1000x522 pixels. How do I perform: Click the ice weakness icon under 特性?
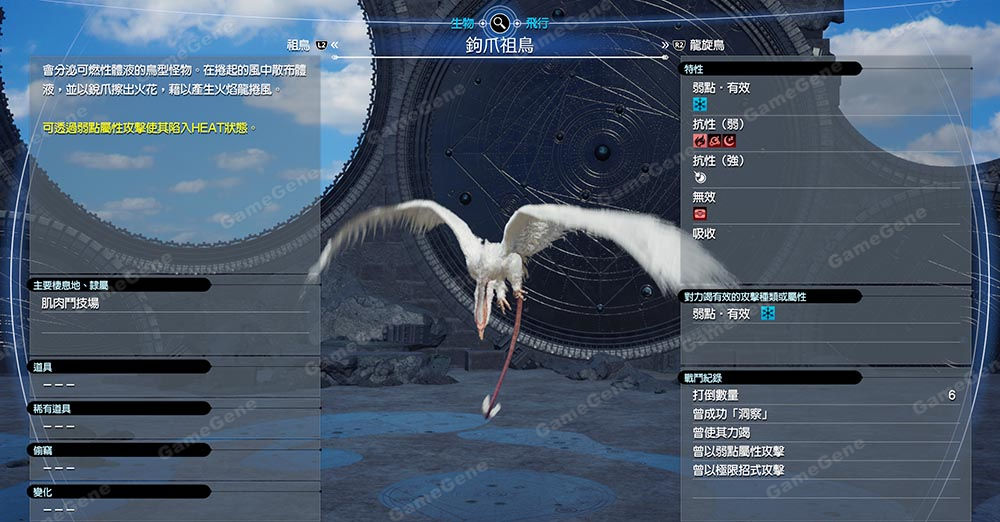(x=700, y=104)
